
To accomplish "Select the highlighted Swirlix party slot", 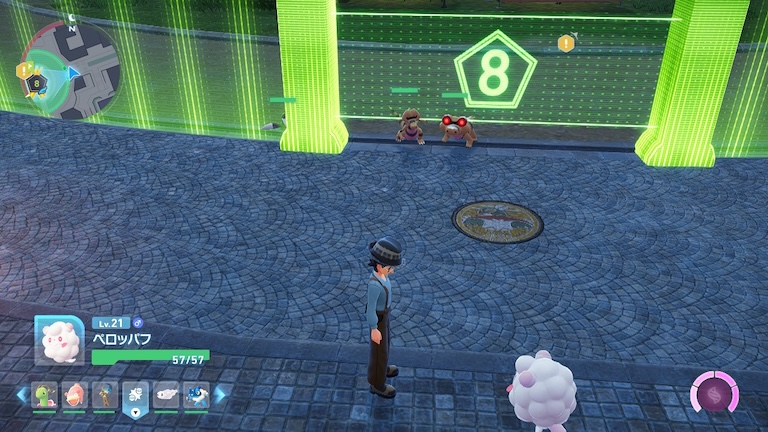I will point(135,395).
